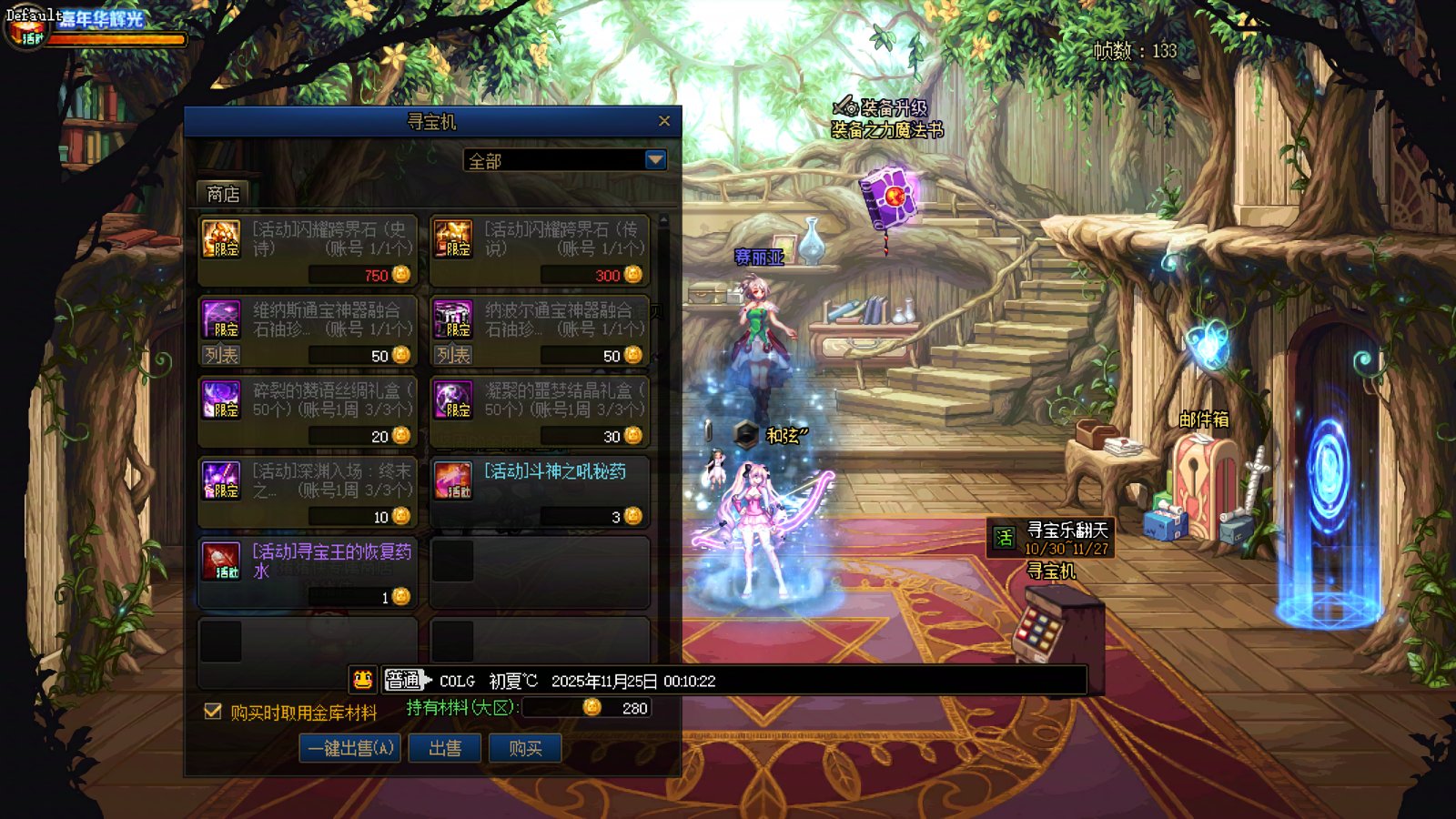Close the 寻宝机 shop window
This screenshot has height=819, width=1456.
click(664, 121)
